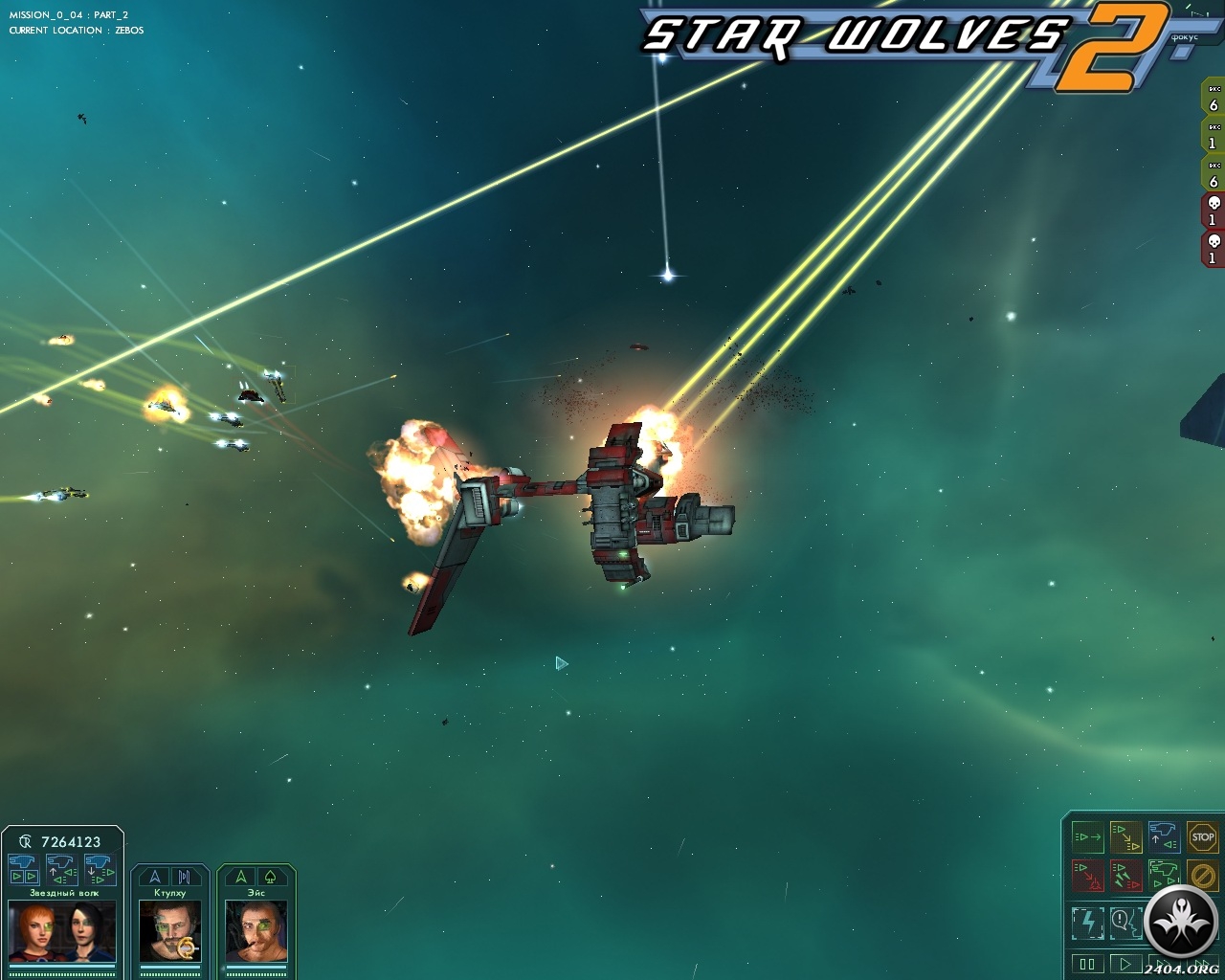The width and height of the screenshot is (1225, 980).
Task: Click the mothership double-arrow engine icon
Action: coord(23,869)
